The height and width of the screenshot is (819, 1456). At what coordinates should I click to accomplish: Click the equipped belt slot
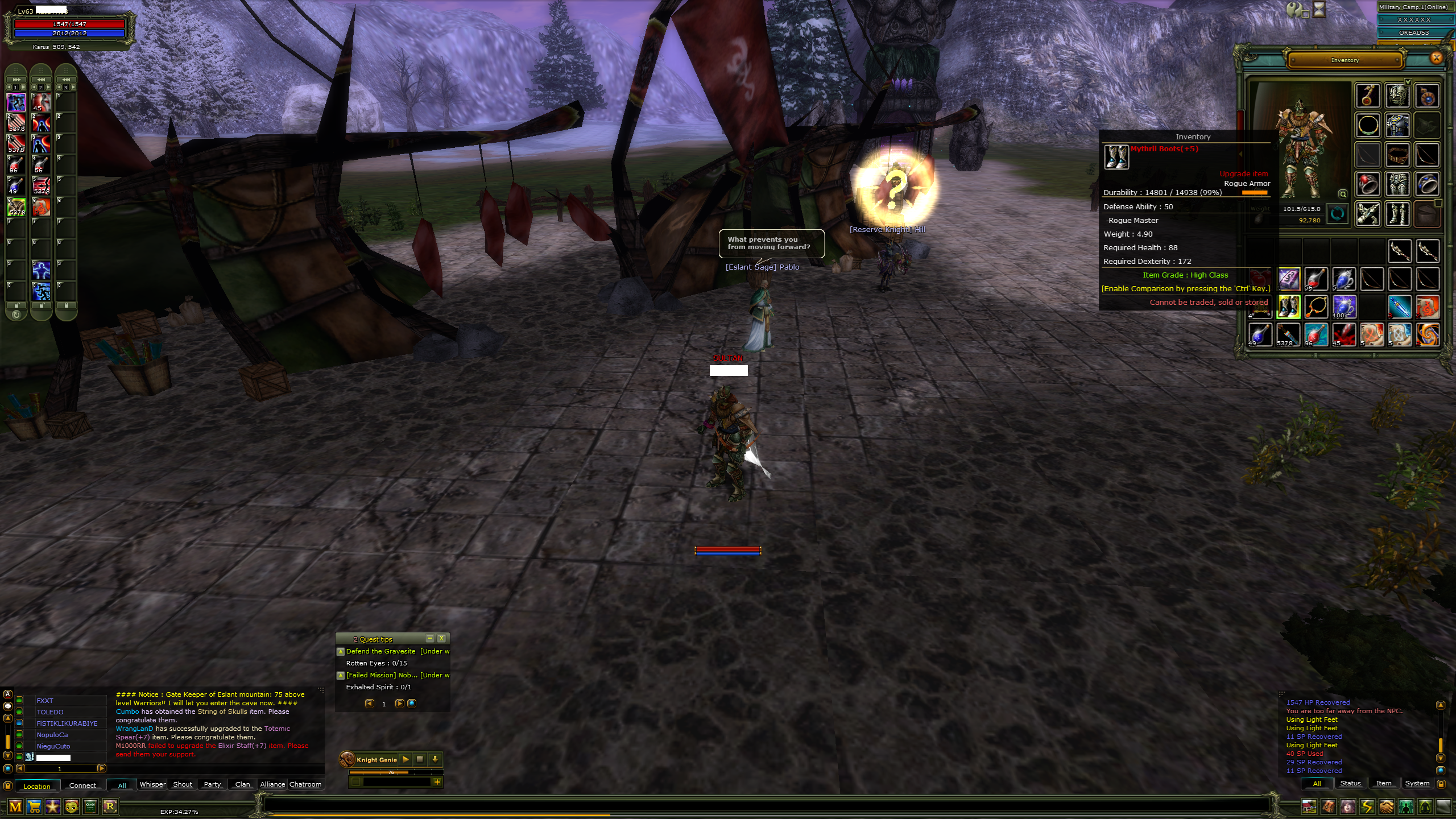1397,155
